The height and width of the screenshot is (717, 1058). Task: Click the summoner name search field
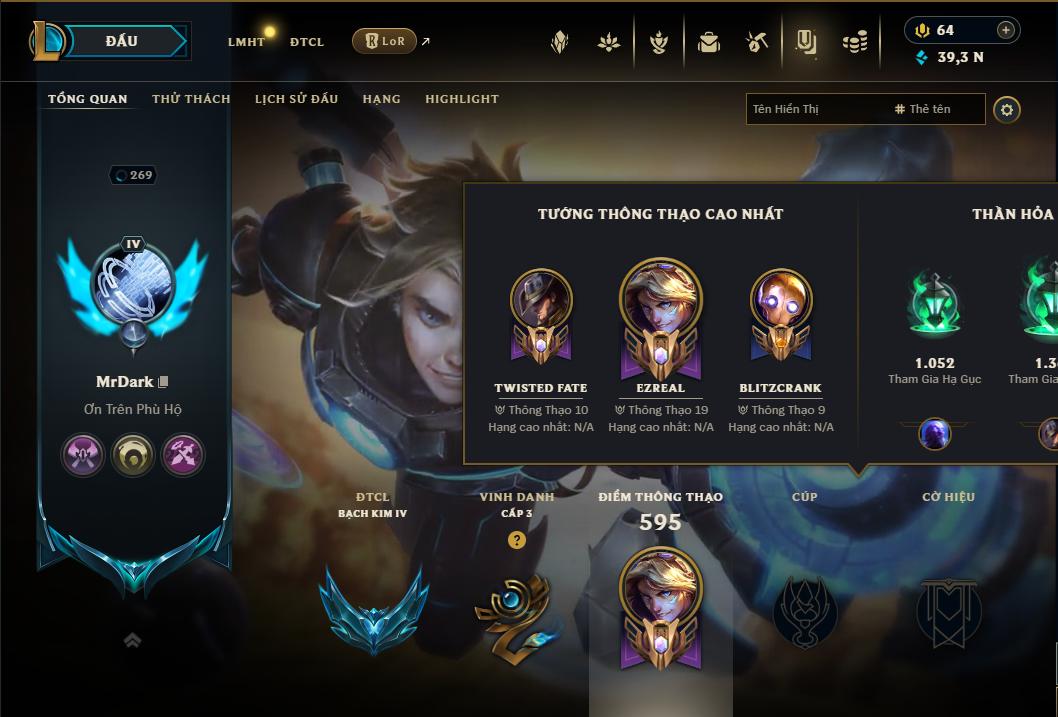[x=815, y=109]
